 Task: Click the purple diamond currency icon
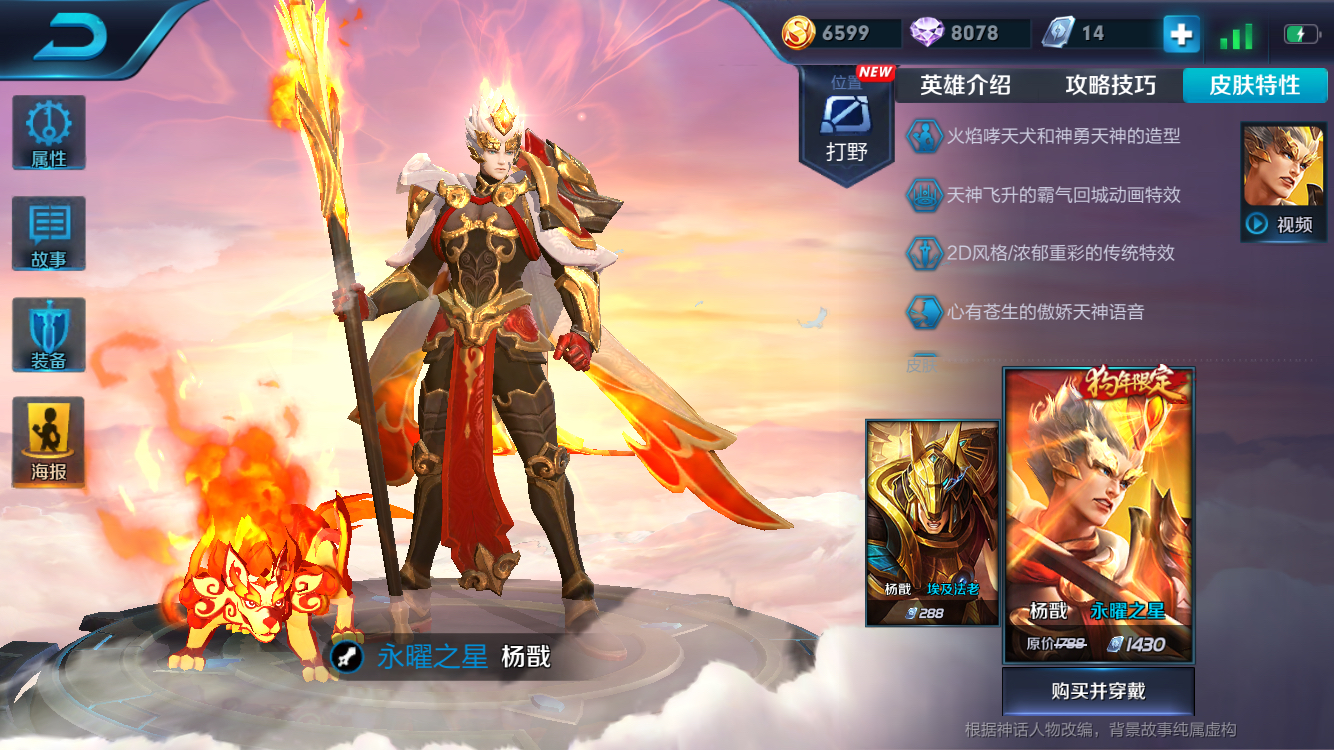[925, 32]
